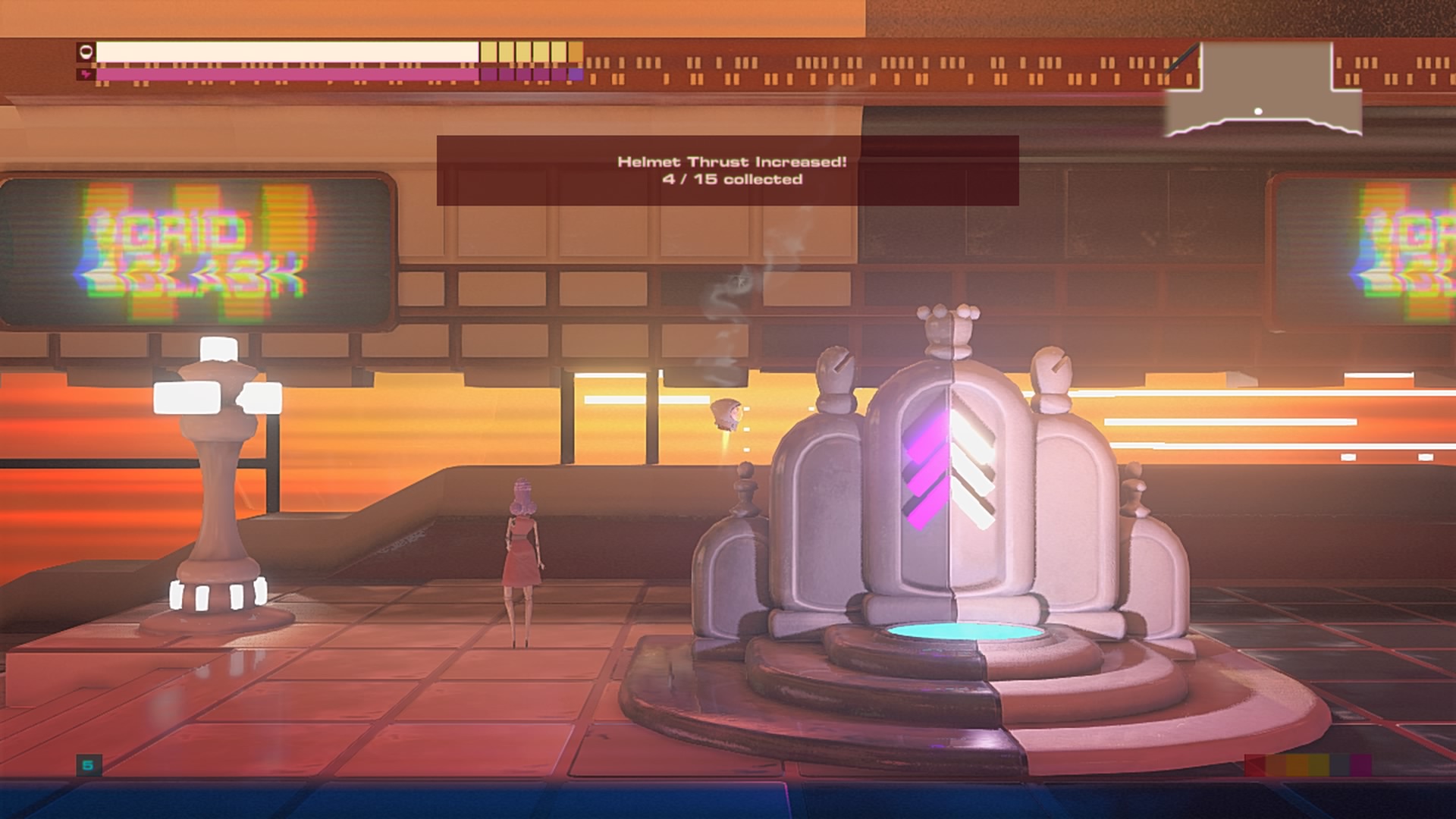Expand the yellow segment blocks on the health bar
The height and width of the screenshot is (819, 1456).
(531, 53)
